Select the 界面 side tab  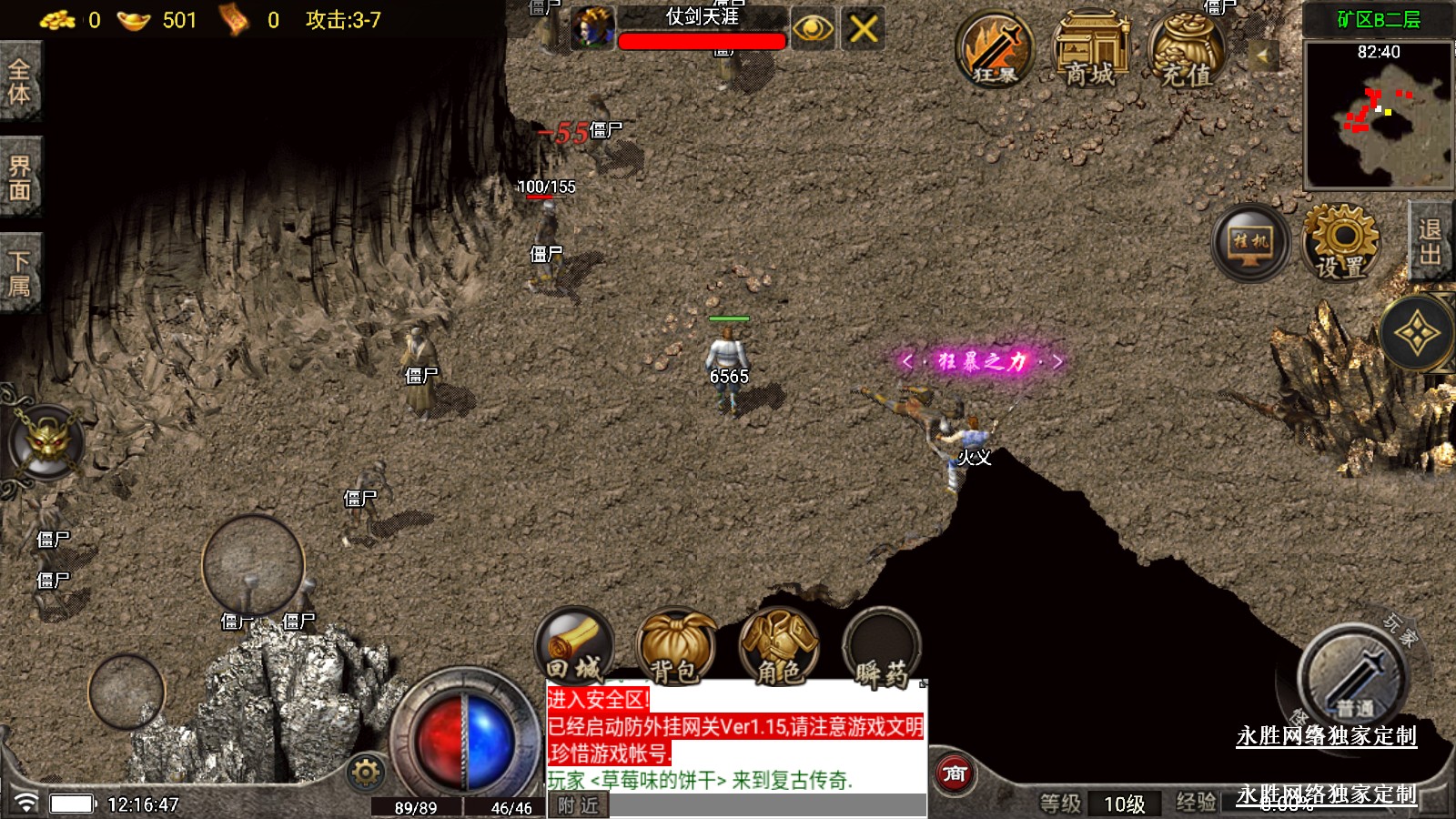pos(19,178)
